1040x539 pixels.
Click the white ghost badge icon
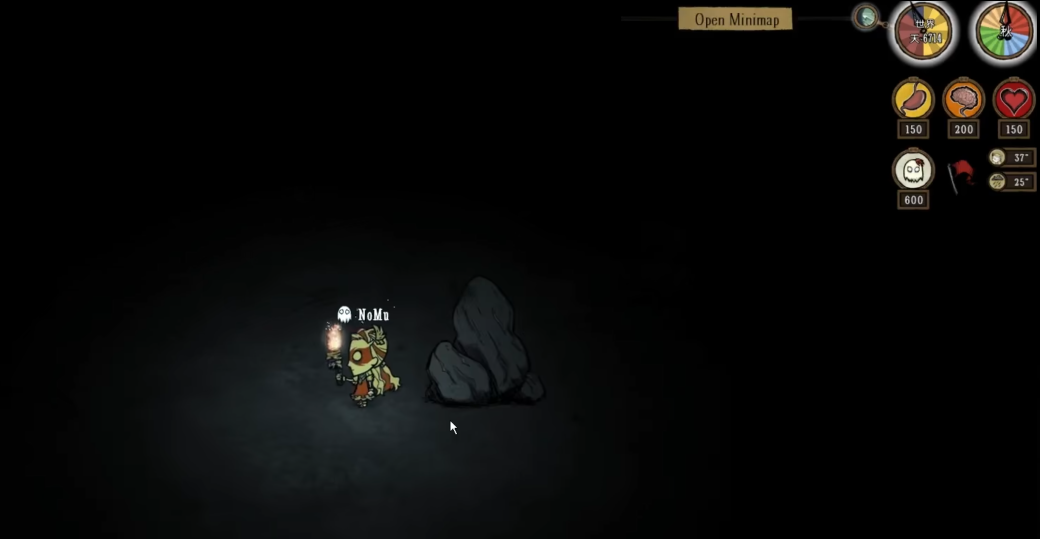tap(913, 171)
